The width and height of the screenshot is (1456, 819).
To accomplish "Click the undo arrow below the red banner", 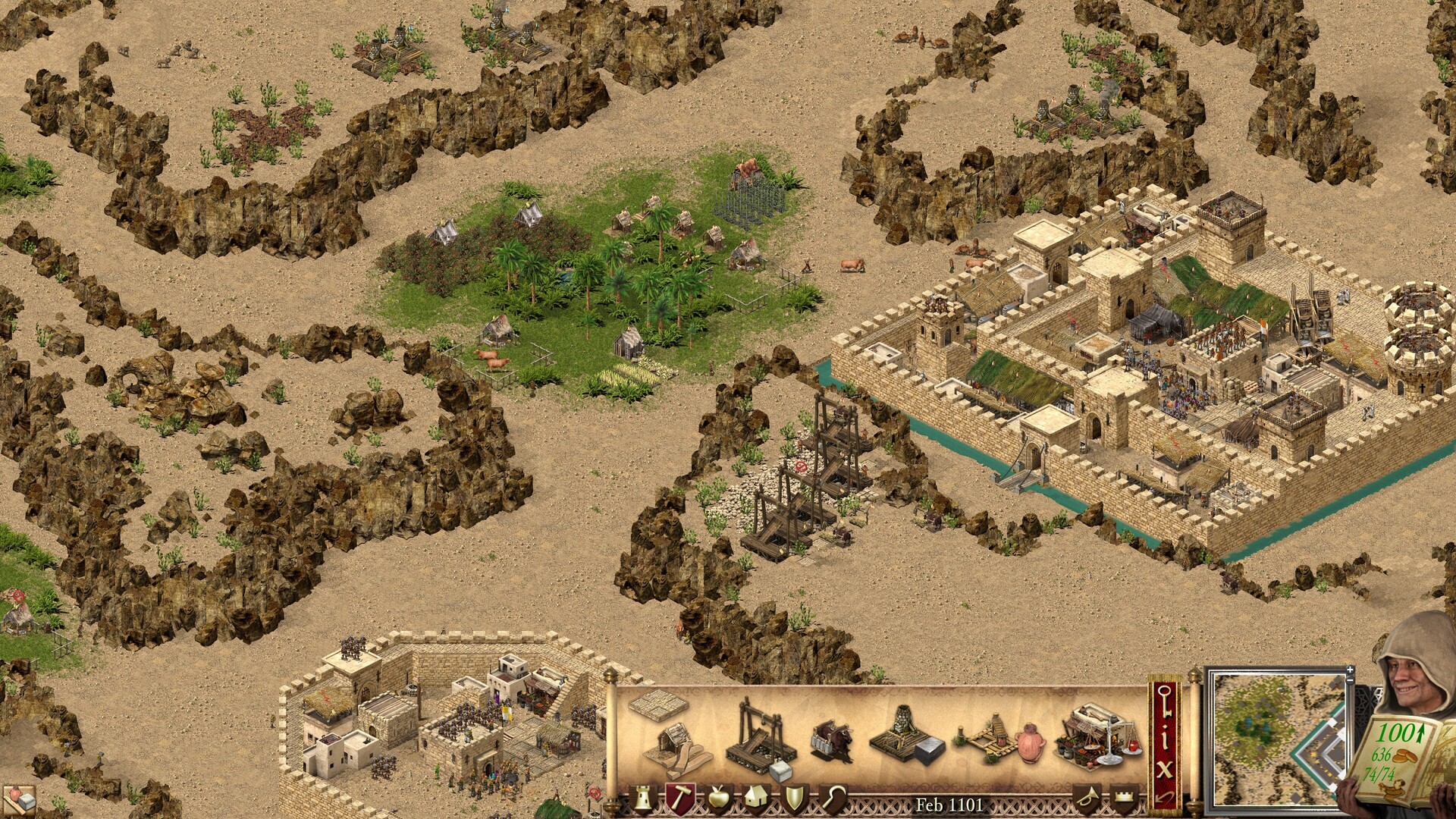I will tap(1165, 797).
